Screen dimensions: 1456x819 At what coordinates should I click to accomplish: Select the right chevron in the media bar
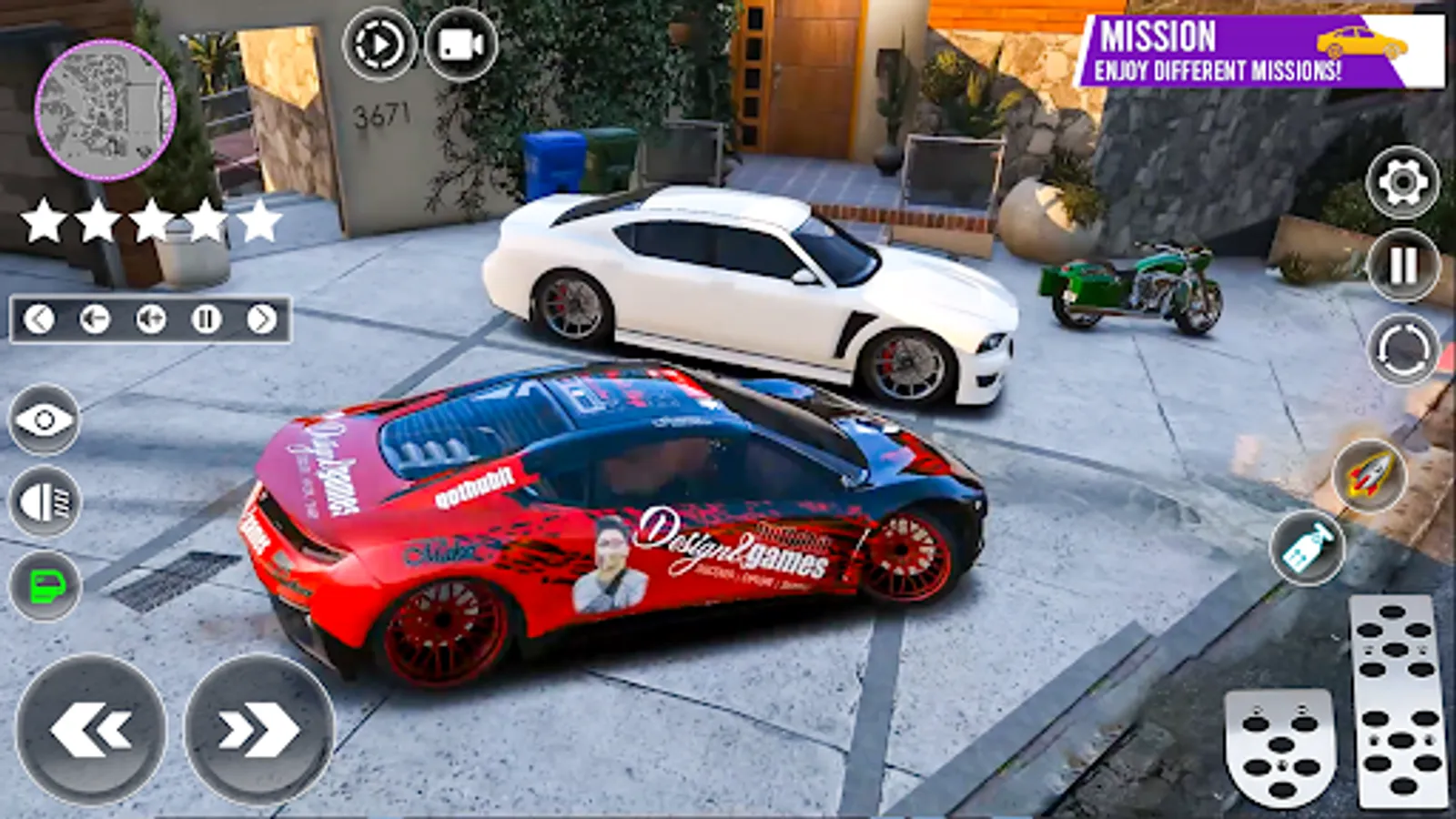(x=264, y=319)
